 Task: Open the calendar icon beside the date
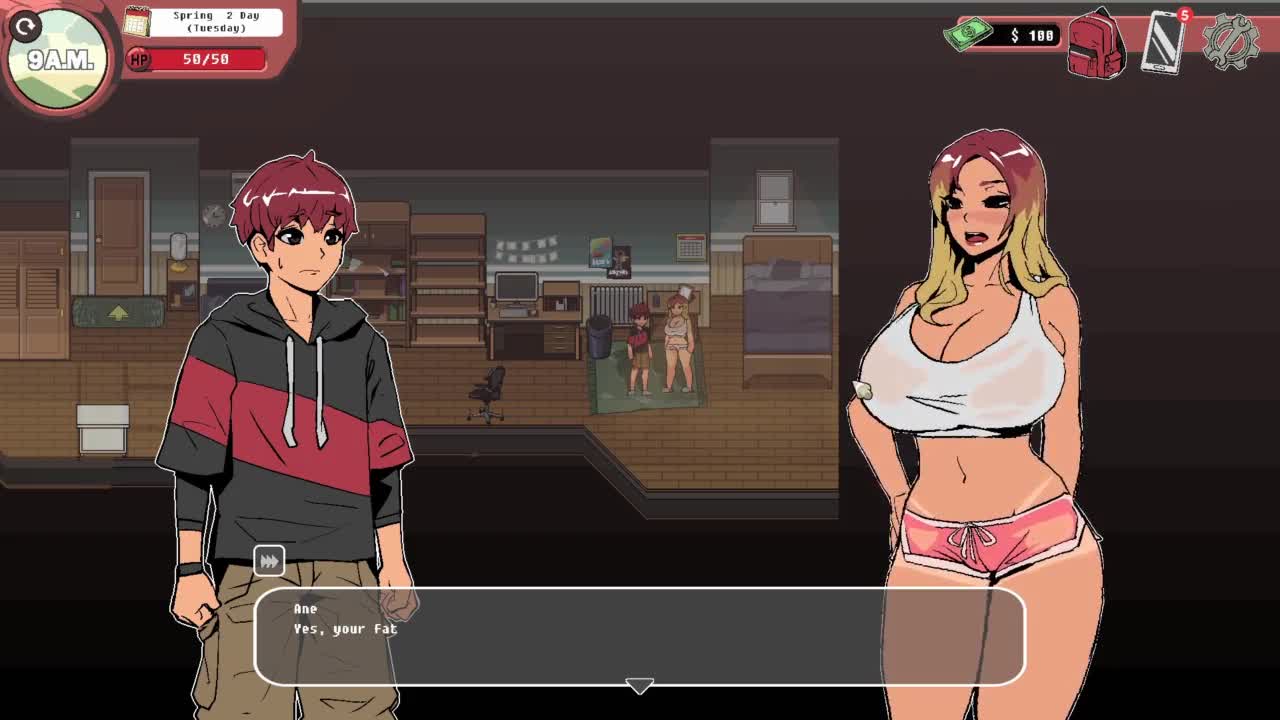136,21
